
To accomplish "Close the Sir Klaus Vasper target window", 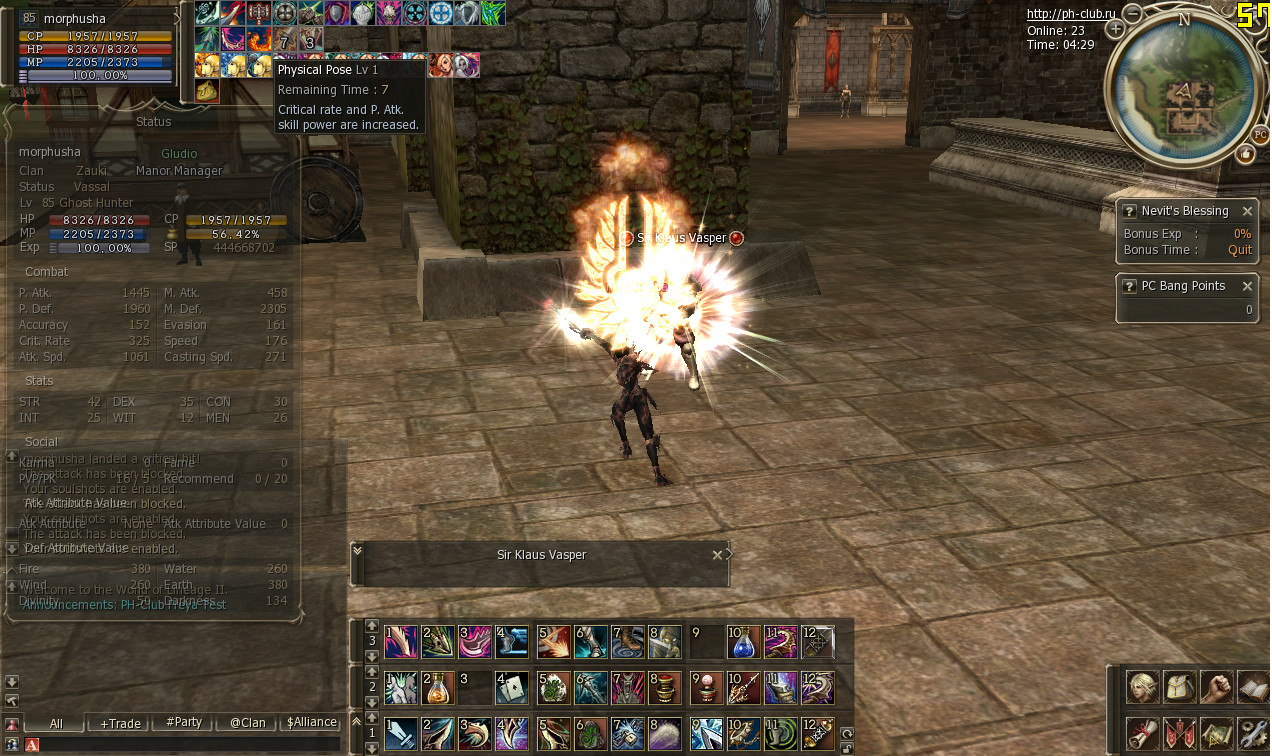I will 717,555.
